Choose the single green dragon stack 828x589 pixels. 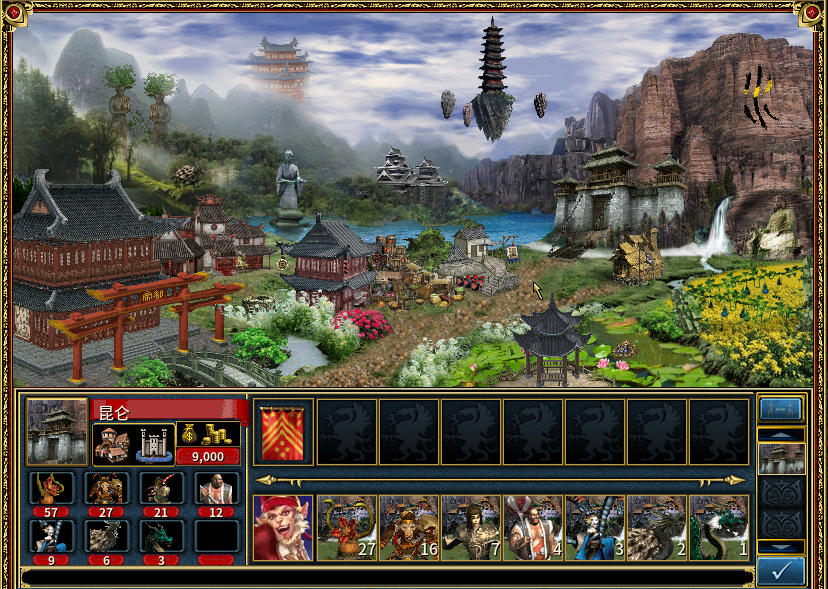point(719,527)
